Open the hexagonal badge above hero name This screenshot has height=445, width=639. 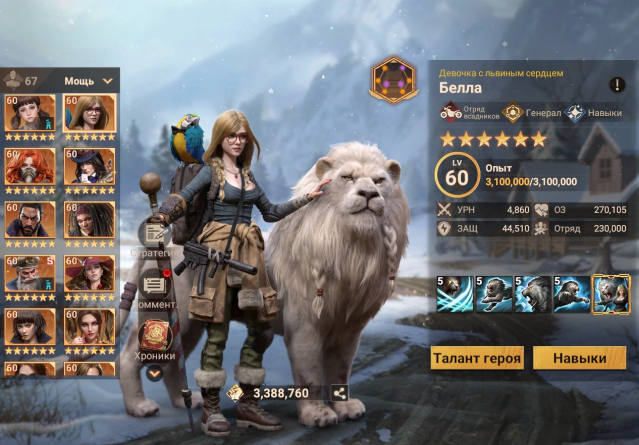[x=391, y=81]
